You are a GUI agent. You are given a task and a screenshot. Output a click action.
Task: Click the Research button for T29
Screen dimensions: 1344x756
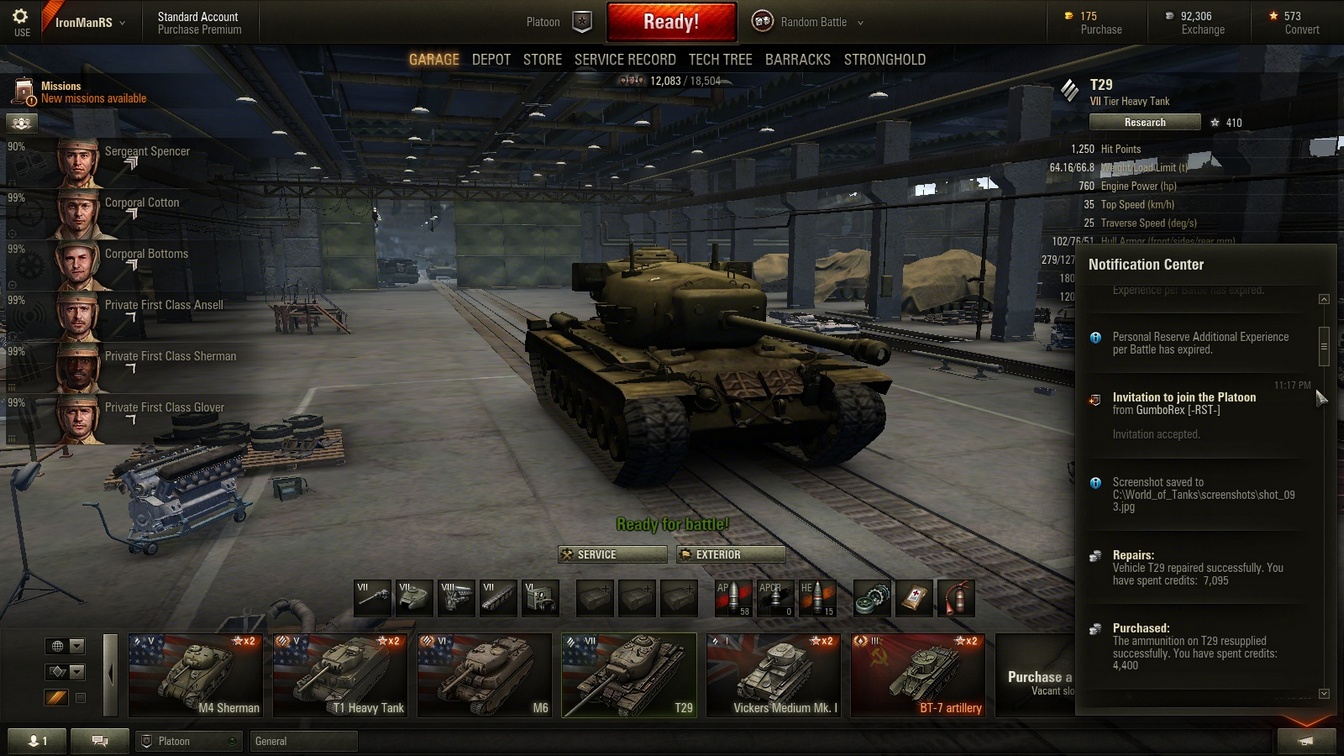tap(1144, 122)
